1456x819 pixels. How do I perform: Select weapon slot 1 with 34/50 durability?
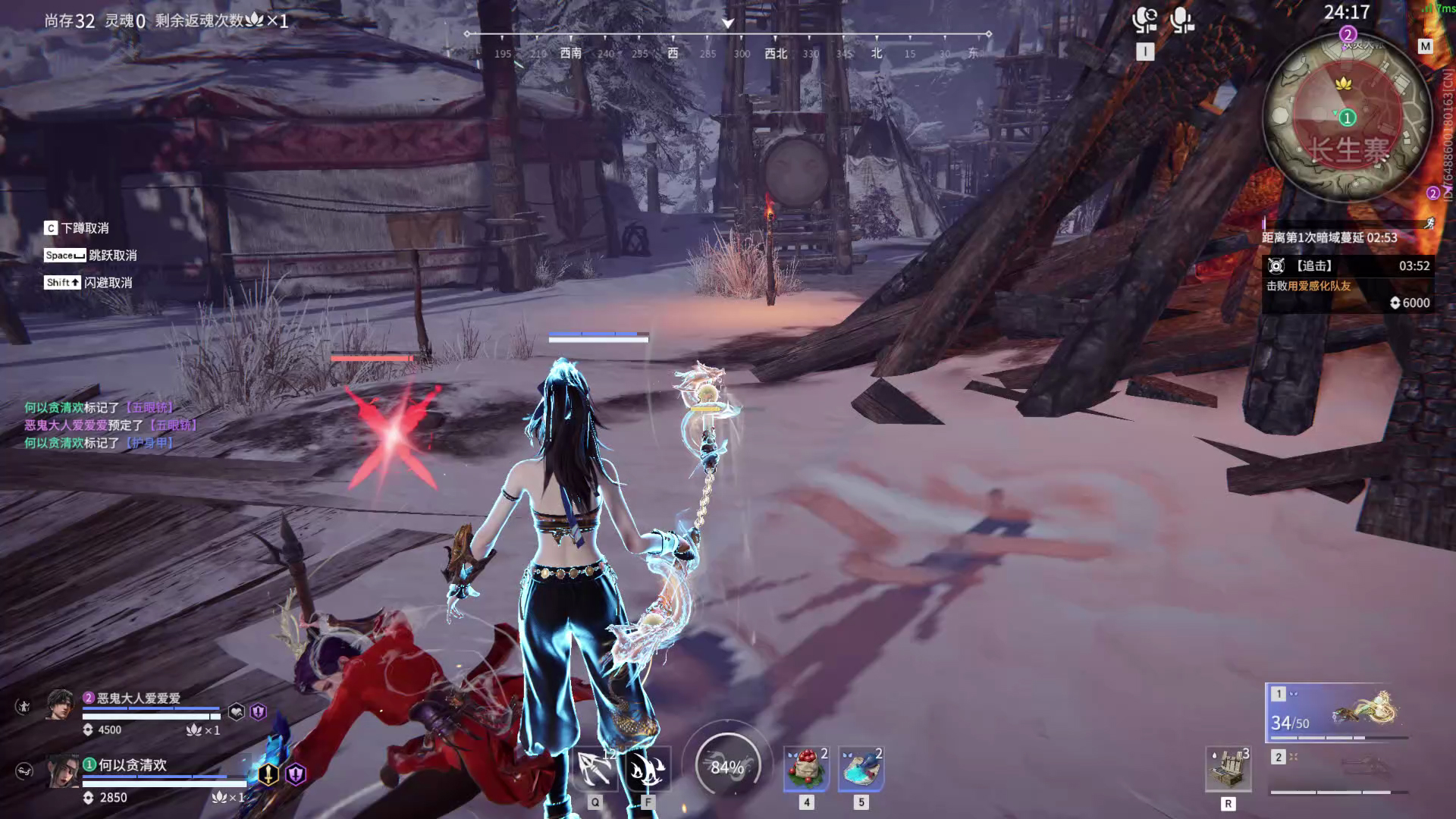(x=1338, y=713)
